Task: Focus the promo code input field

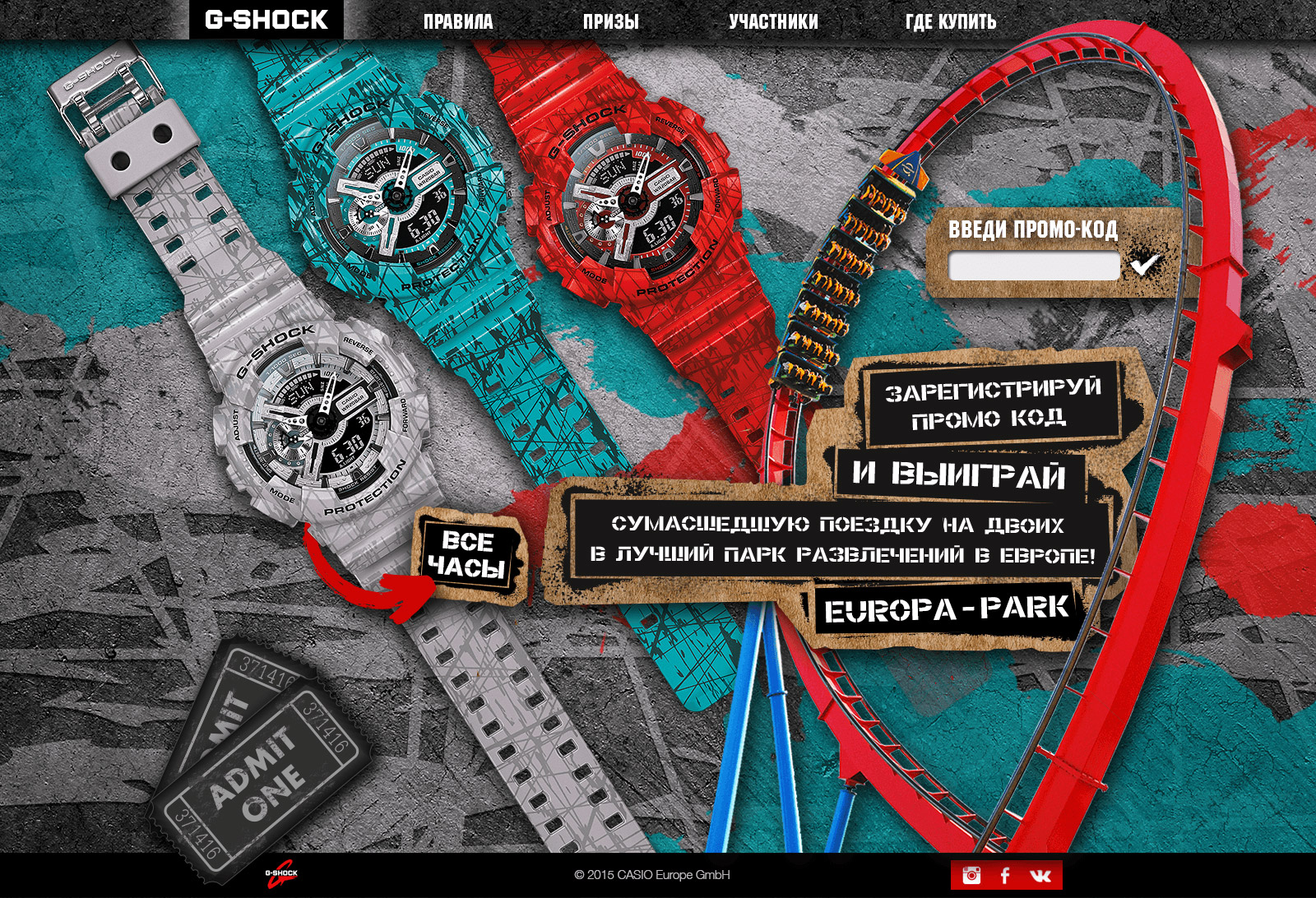Action: pos(1033,266)
